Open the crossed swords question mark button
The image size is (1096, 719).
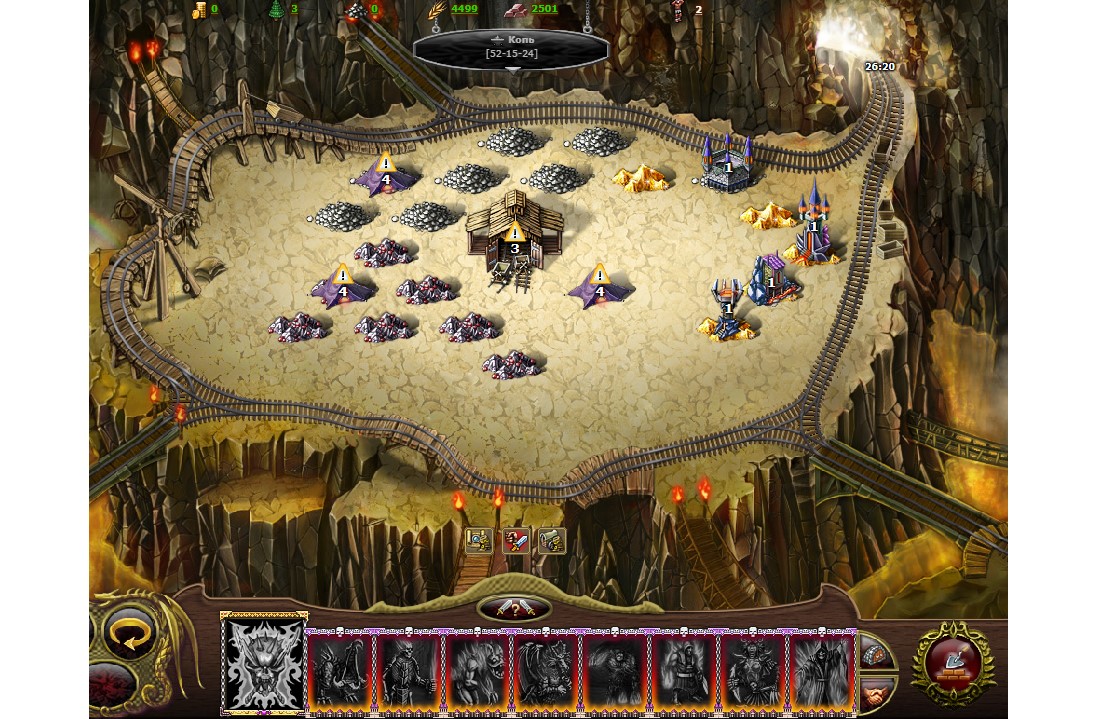coord(514,609)
